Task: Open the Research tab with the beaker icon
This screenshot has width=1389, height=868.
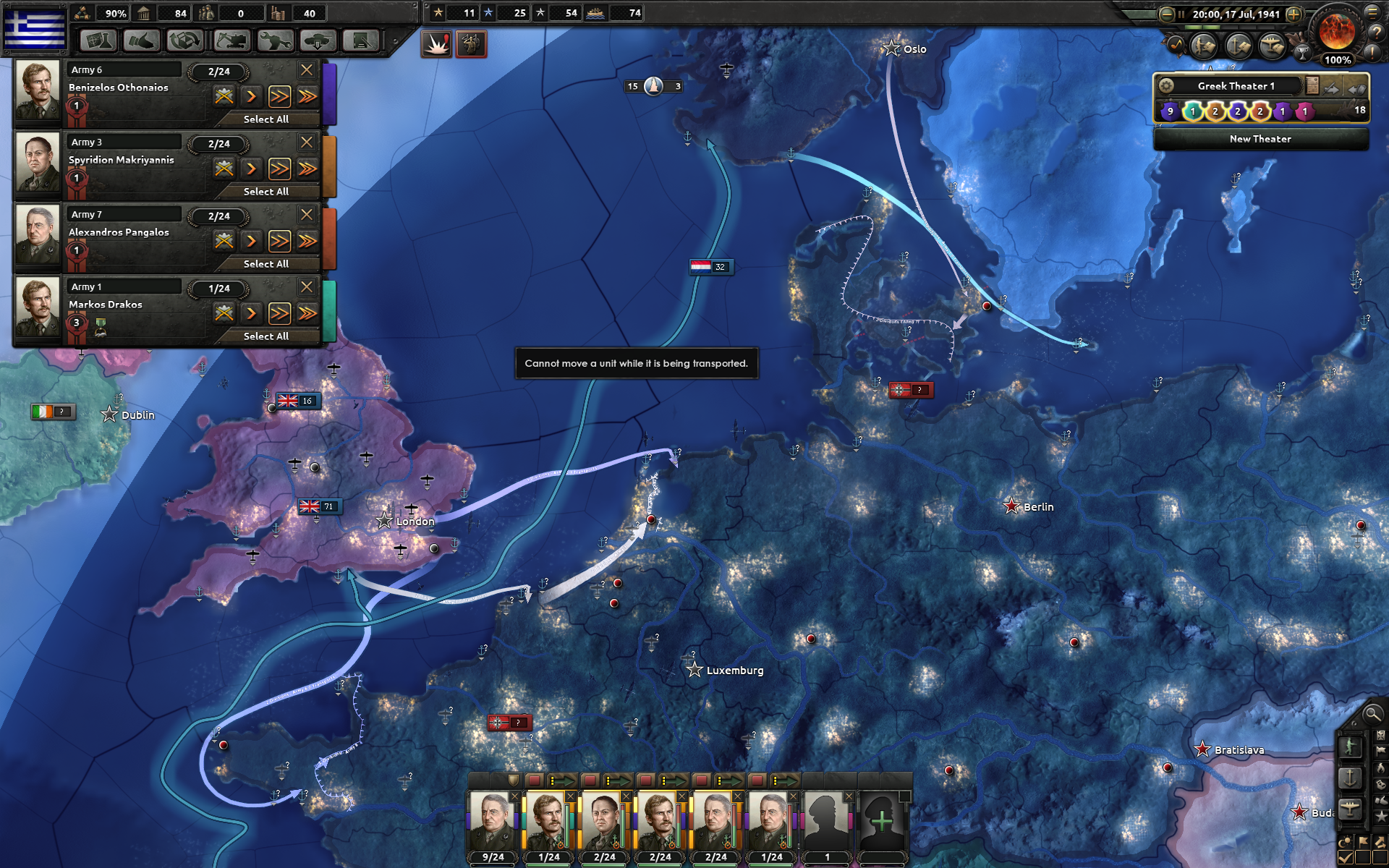Action: 98,41
